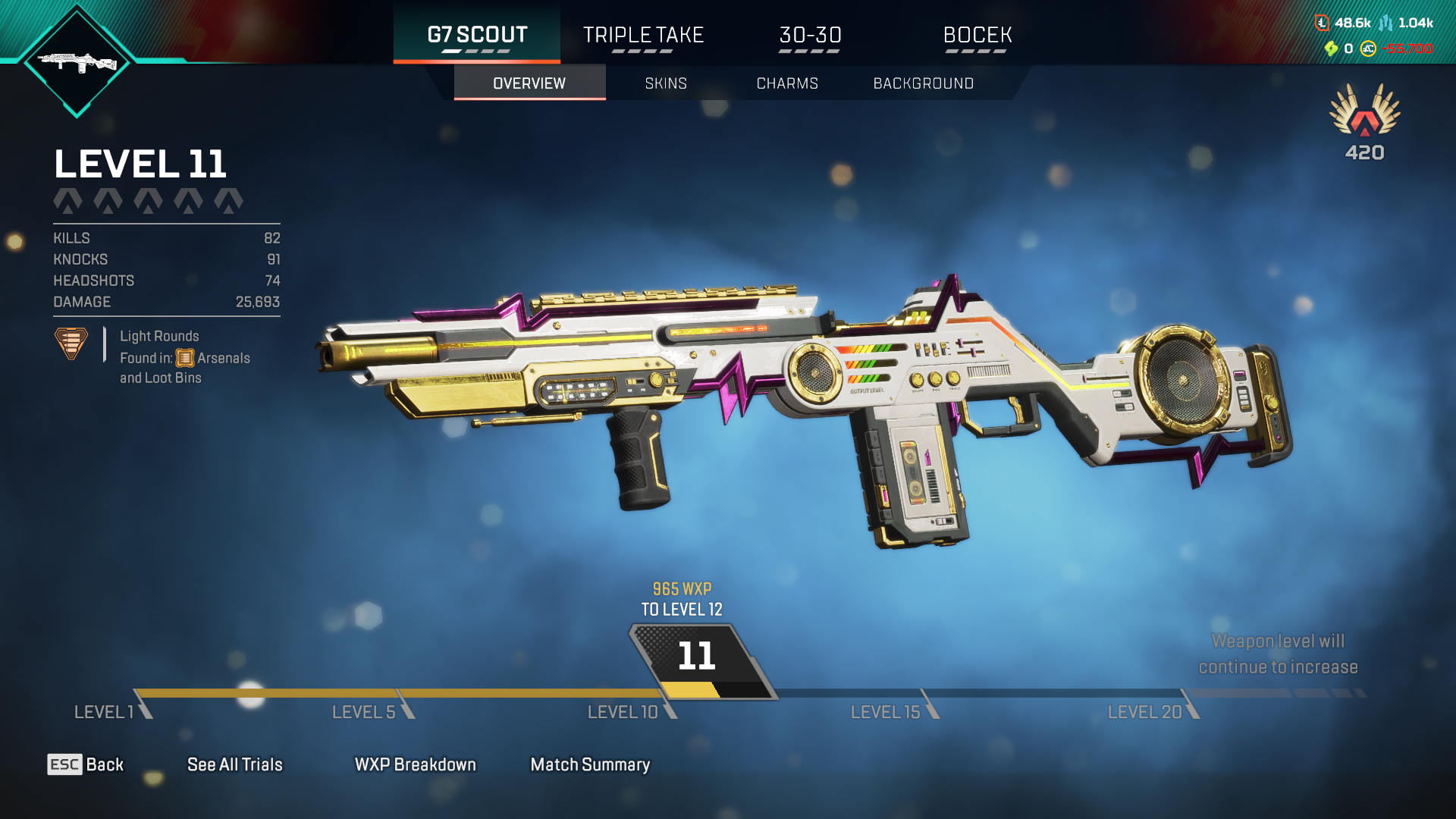Click the Light Rounds ammo icon
The width and height of the screenshot is (1456, 819).
(x=71, y=344)
